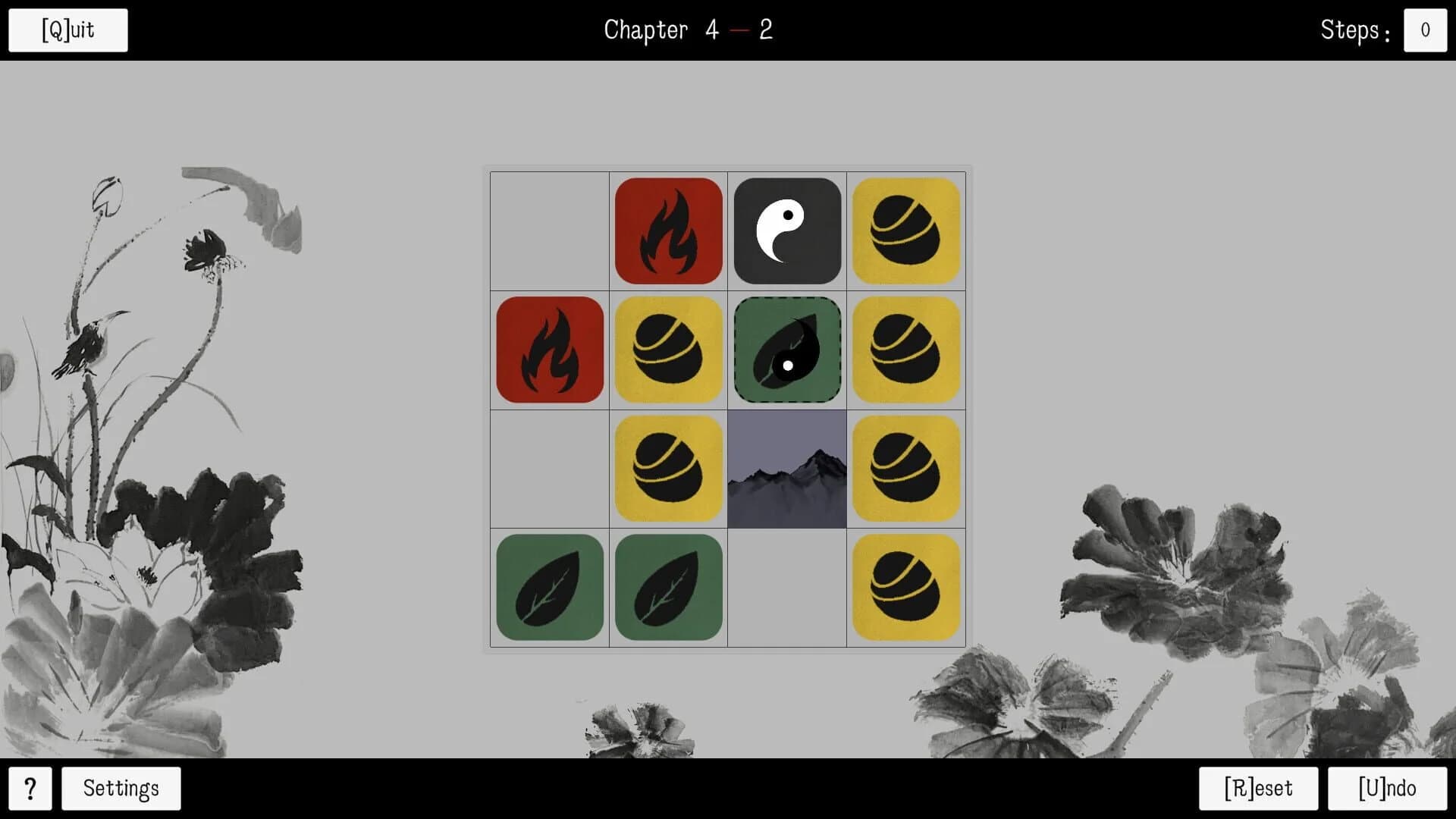Select the yellow earth tile top right corner
The height and width of the screenshot is (819, 1456).
pos(906,231)
